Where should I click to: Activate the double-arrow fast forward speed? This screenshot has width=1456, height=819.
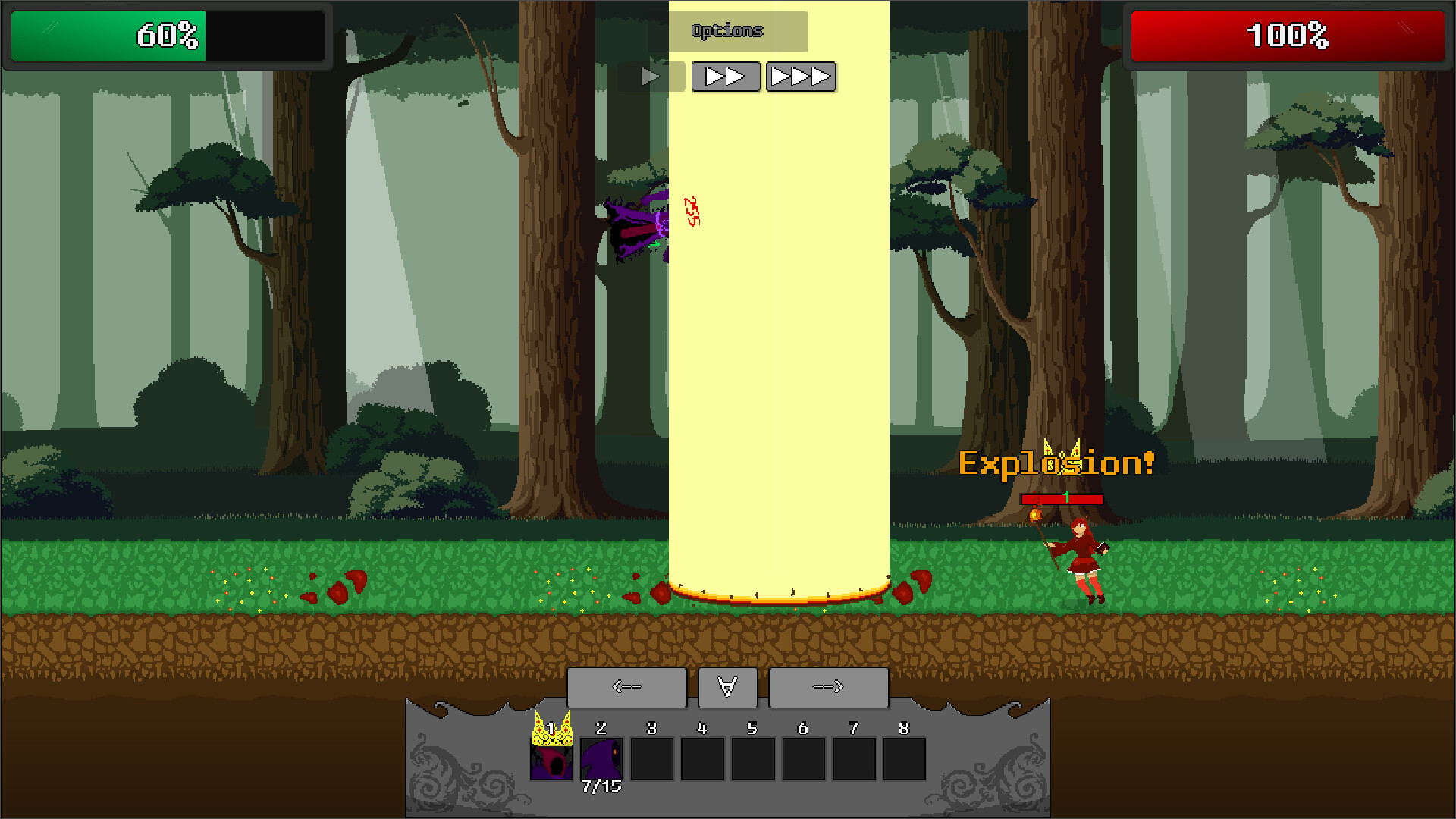pyautogui.click(x=726, y=76)
